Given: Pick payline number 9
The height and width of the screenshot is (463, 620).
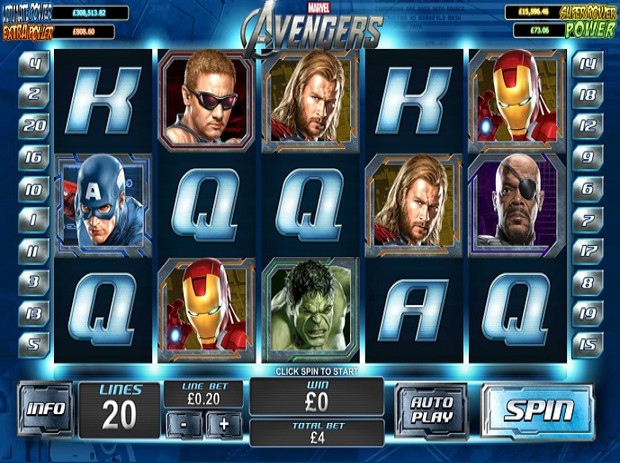Looking at the screenshot, I should tap(587, 157).
